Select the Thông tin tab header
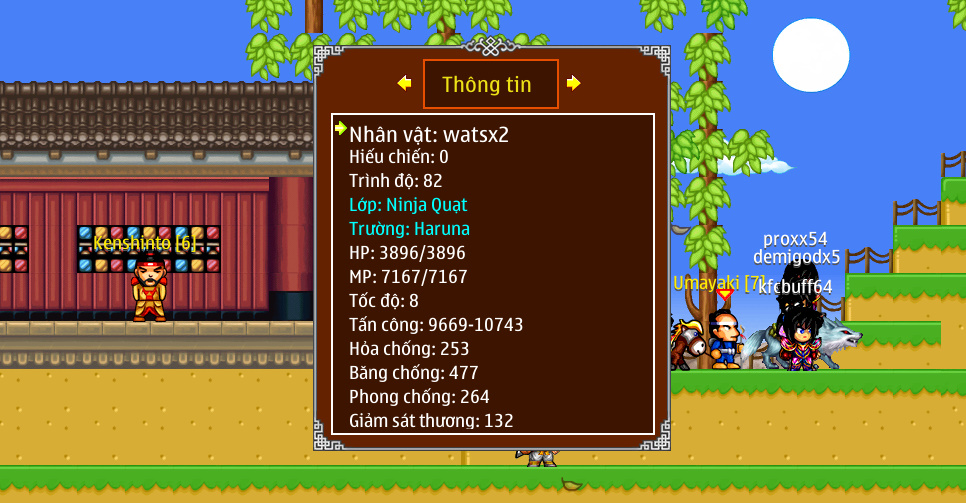 click(490, 84)
